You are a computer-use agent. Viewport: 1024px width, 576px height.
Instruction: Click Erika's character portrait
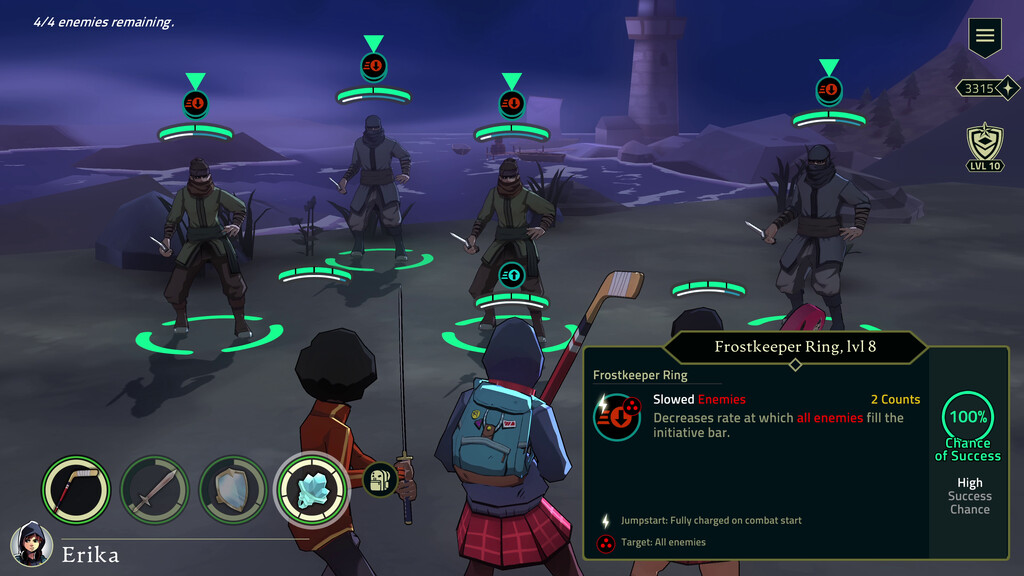[x=31, y=546]
